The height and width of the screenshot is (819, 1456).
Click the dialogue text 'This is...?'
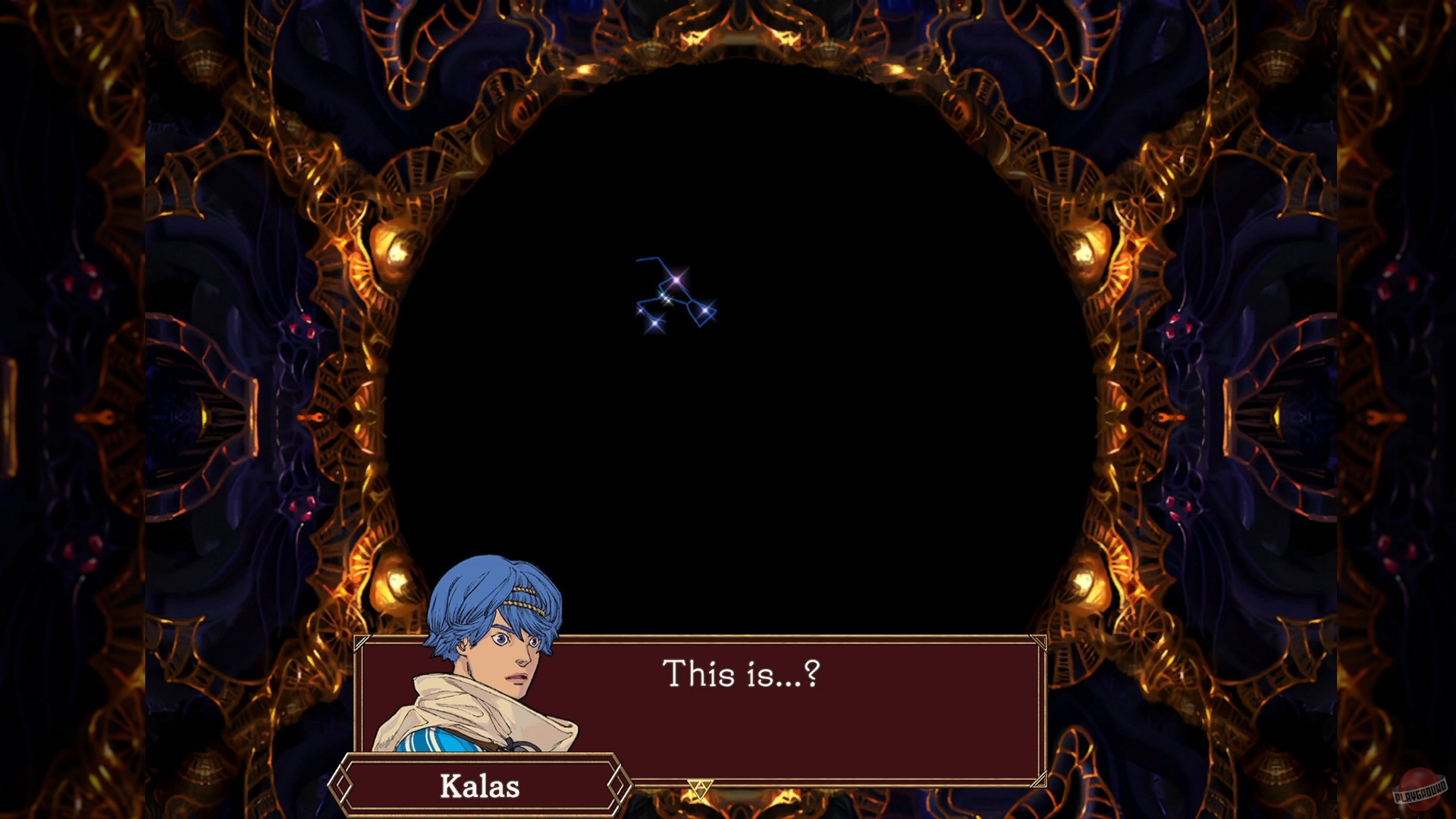[743, 673]
